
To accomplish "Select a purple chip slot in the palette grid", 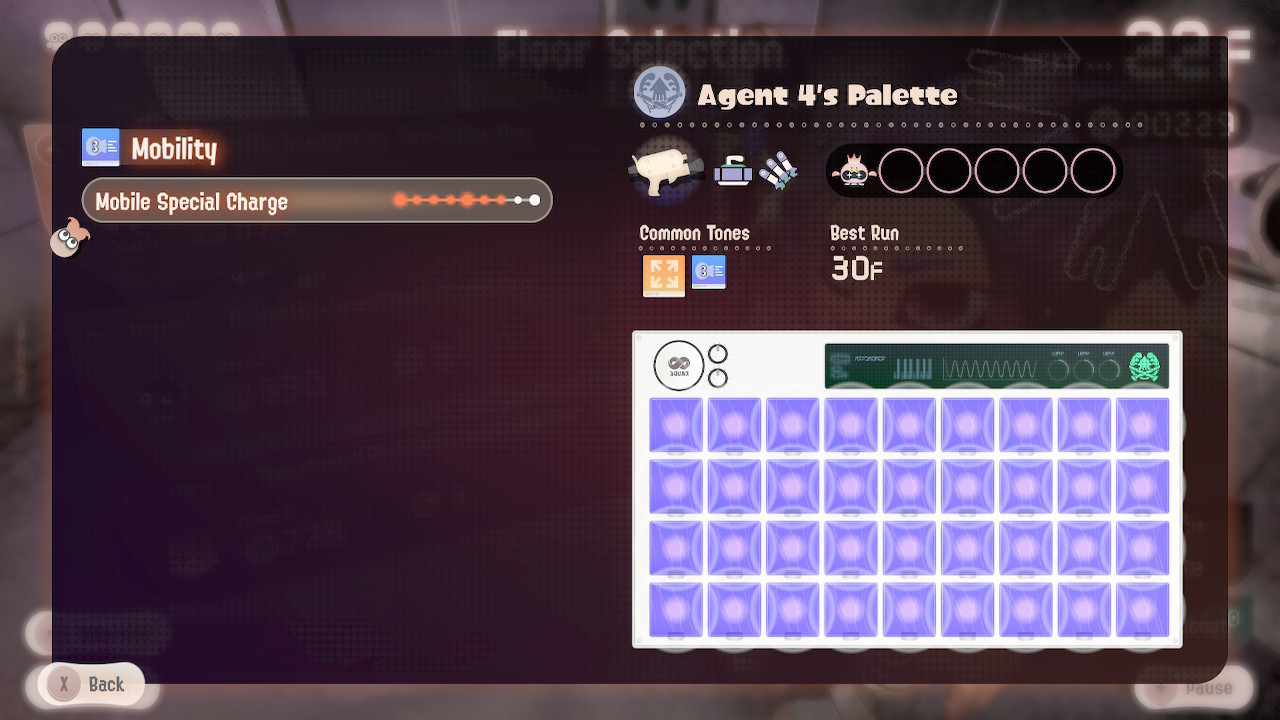I will [x=675, y=424].
